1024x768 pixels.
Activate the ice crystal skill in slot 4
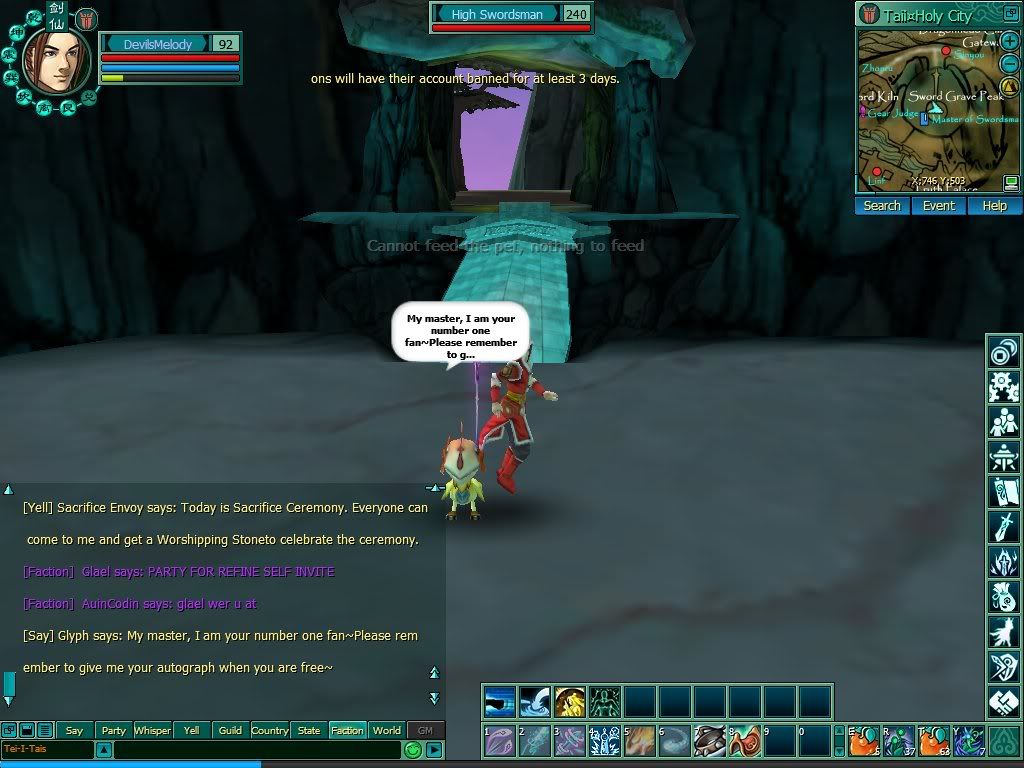pos(604,742)
